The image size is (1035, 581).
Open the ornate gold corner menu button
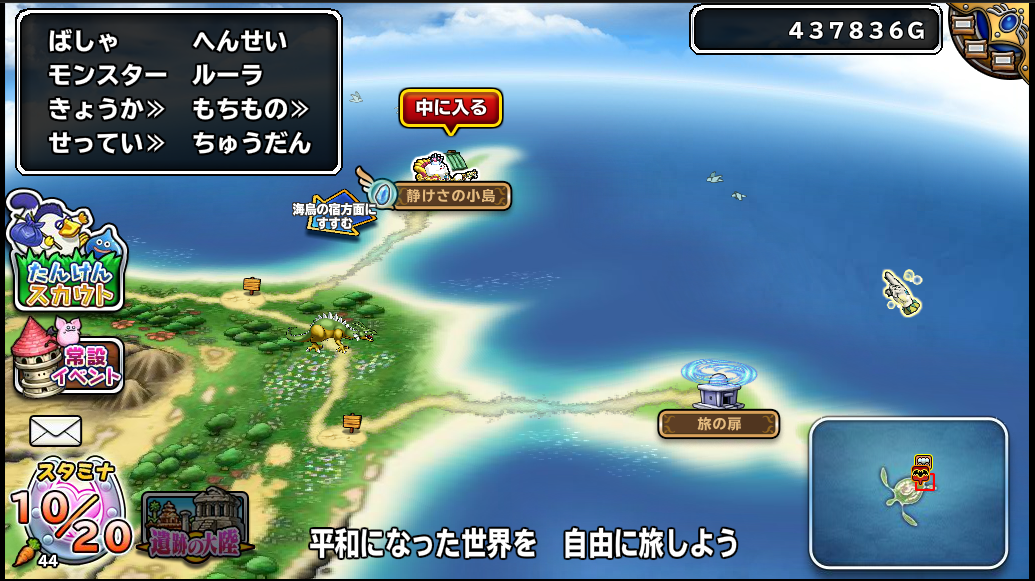click(x=995, y=37)
